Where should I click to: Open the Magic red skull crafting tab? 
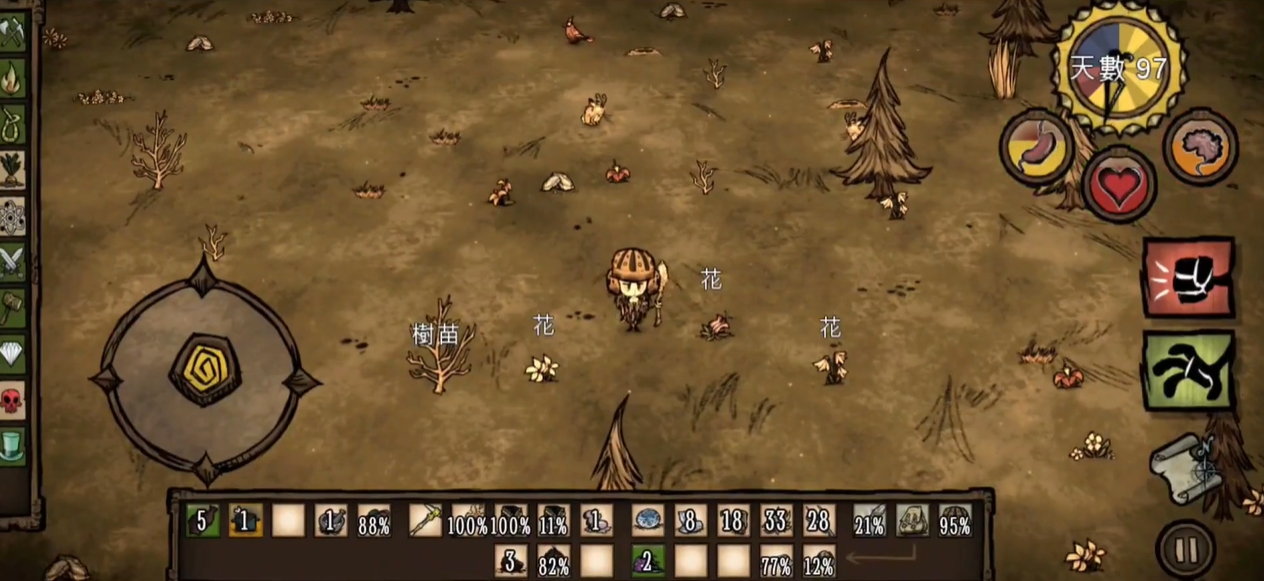coord(12,401)
